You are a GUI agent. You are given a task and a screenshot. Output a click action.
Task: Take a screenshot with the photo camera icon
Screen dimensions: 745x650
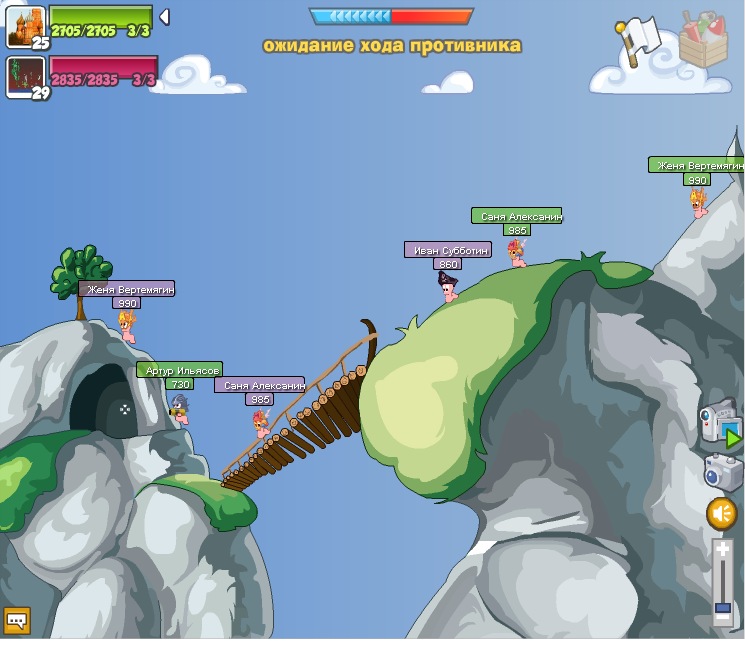[x=722, y=471]
